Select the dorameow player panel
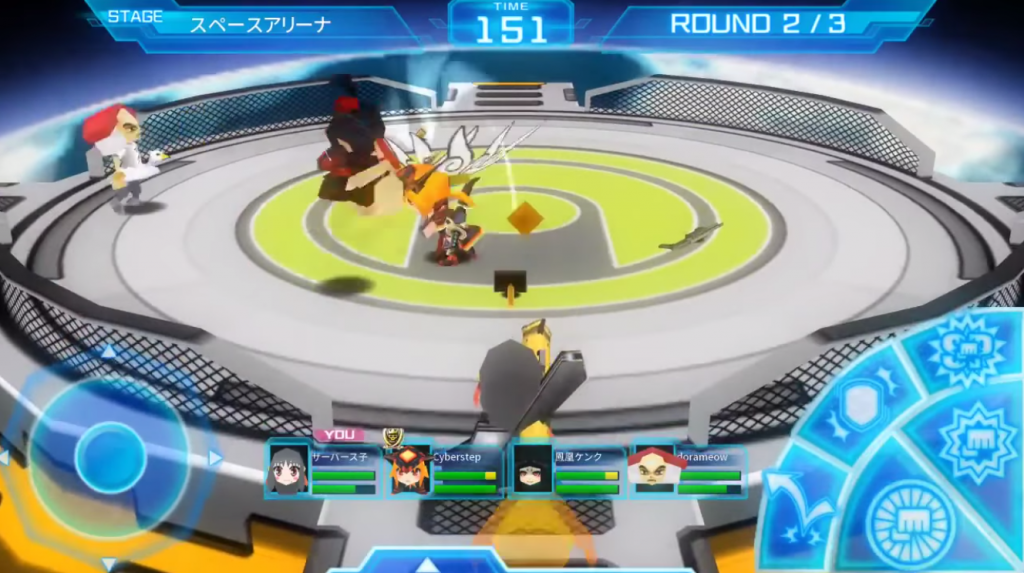Viewport: 1024px width, 573px height. (x=689, y=470)
